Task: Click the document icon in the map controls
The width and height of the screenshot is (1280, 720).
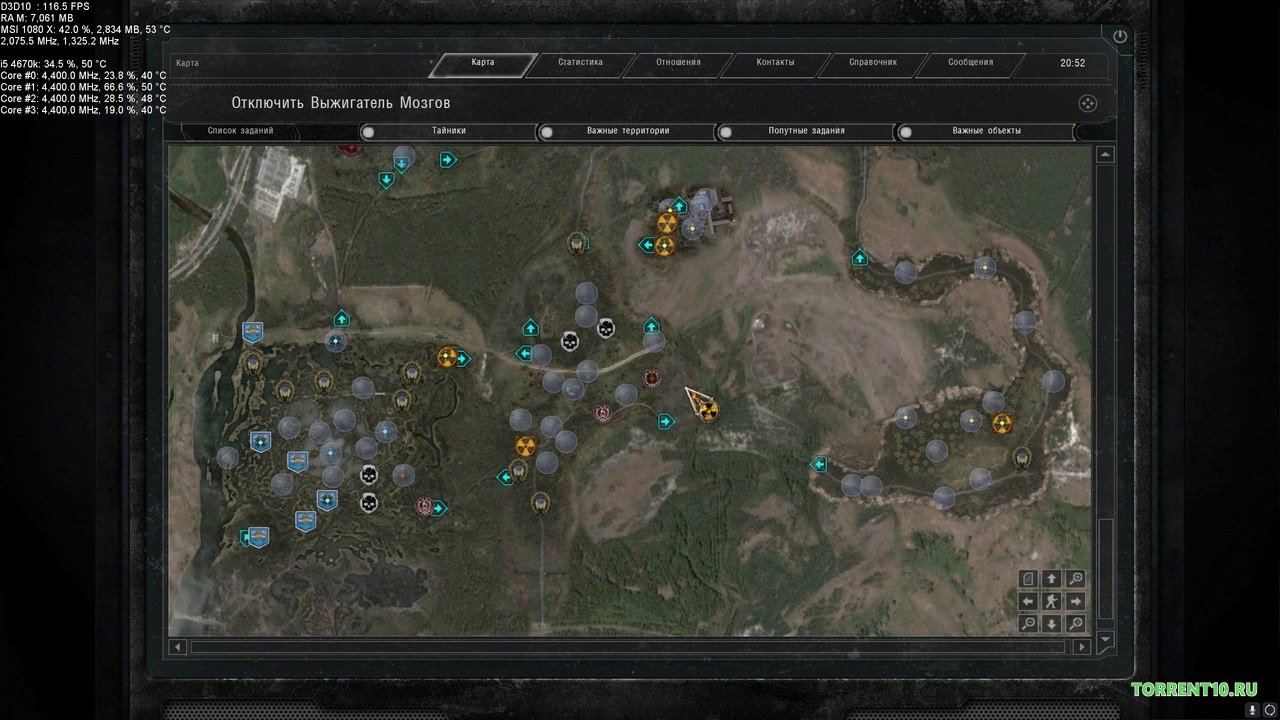Action: pos(1028,579)
